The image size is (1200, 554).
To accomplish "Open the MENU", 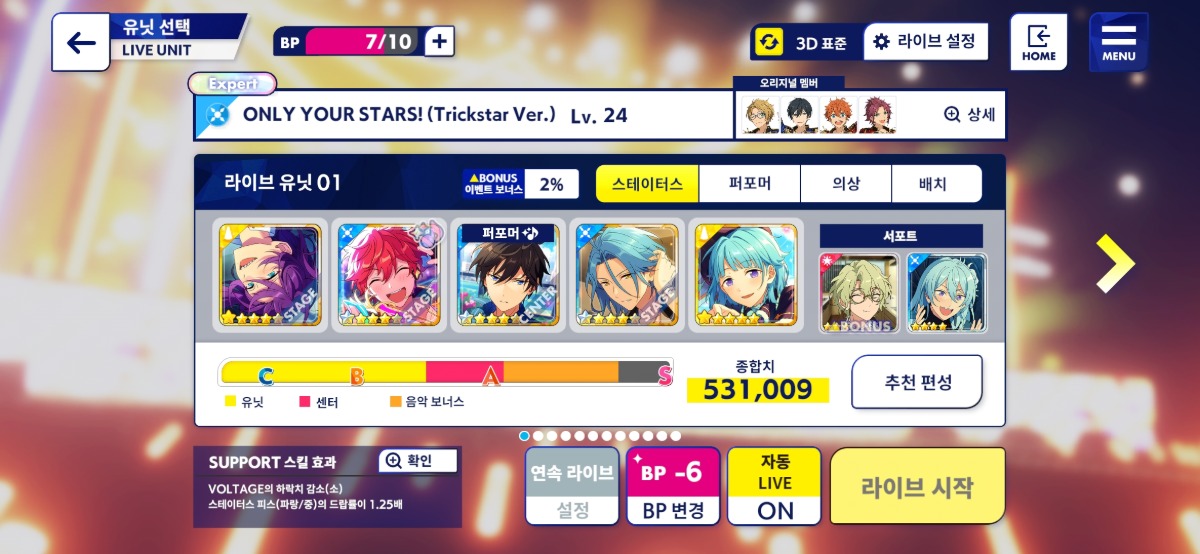I will pyautogui.click(x=1118, y=42).
